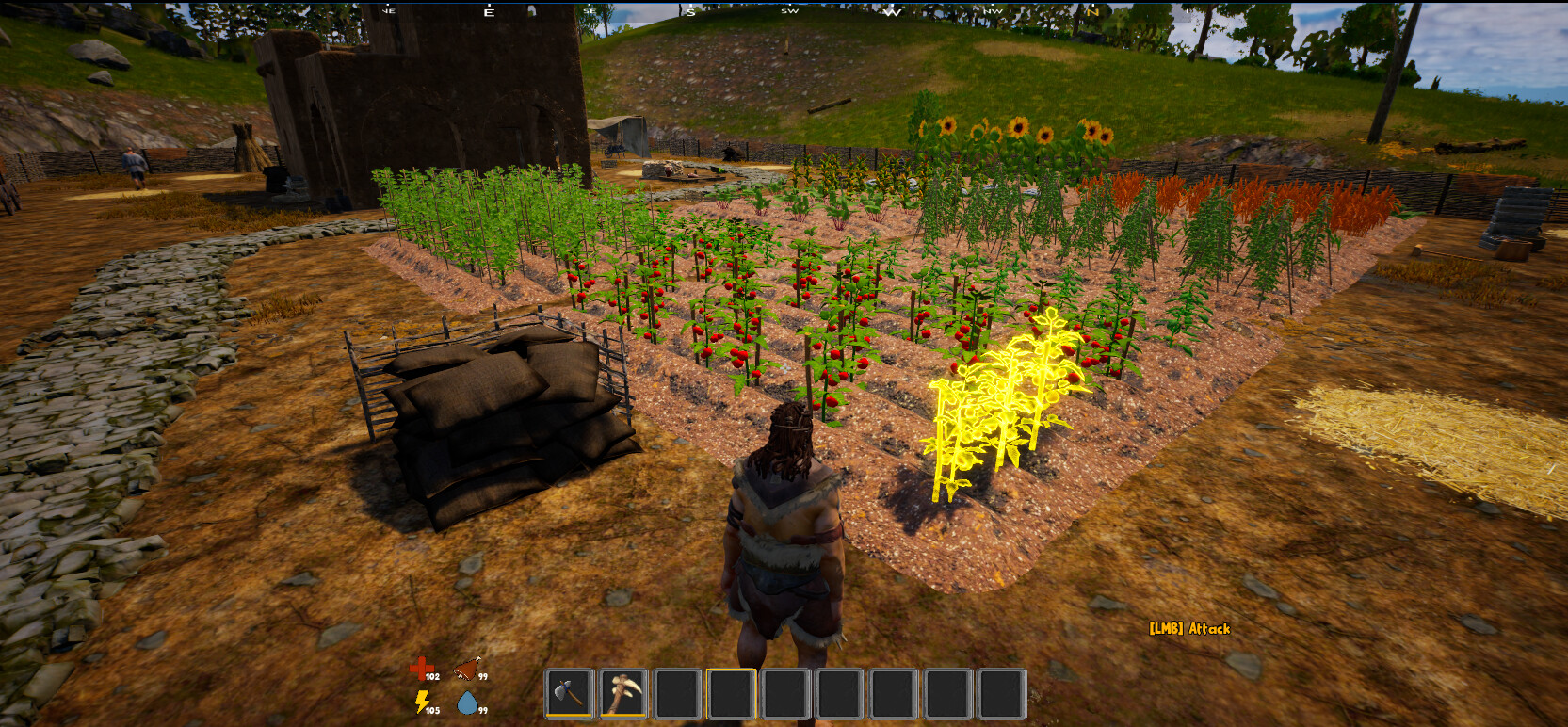Click the stamina value reading 105
Viewport: 1568px width, 727px height.
pos(431,712)
